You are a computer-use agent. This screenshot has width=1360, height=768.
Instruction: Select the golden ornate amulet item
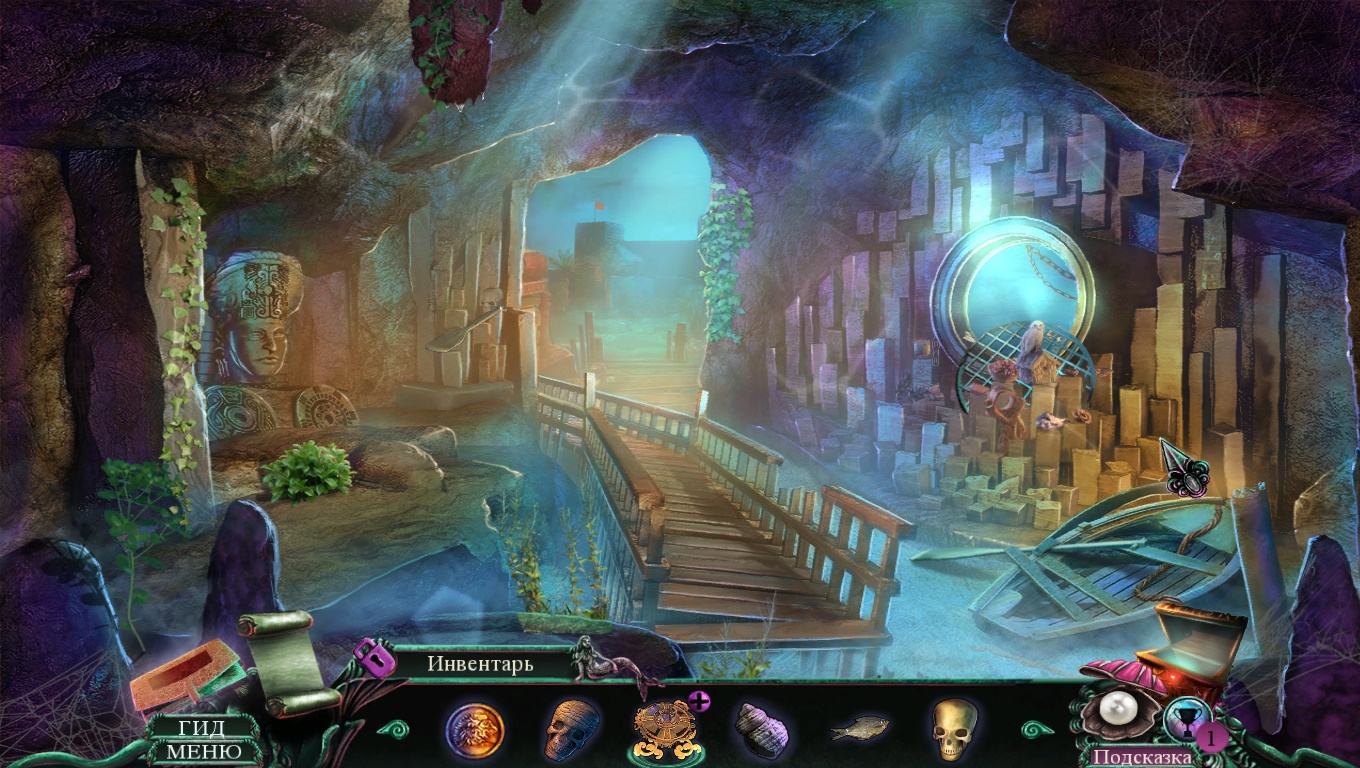(664, 729)
